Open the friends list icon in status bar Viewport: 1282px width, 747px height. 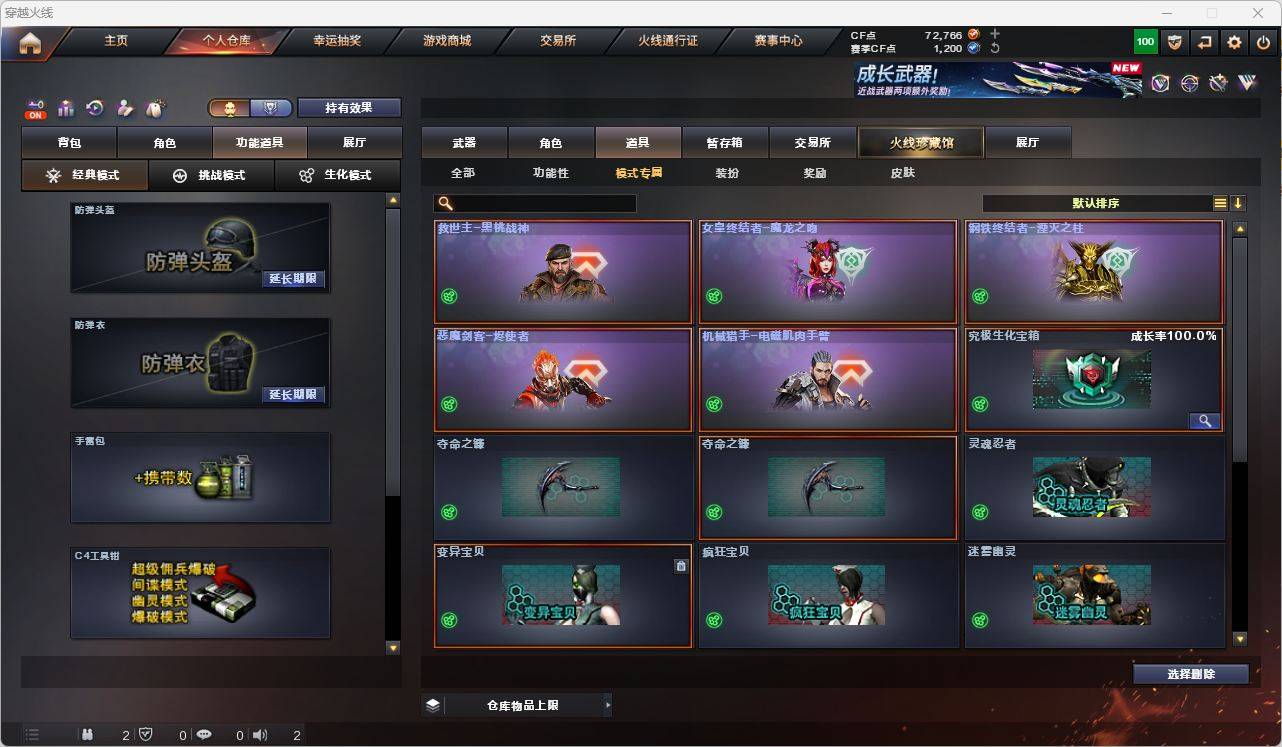coord(87,734)
